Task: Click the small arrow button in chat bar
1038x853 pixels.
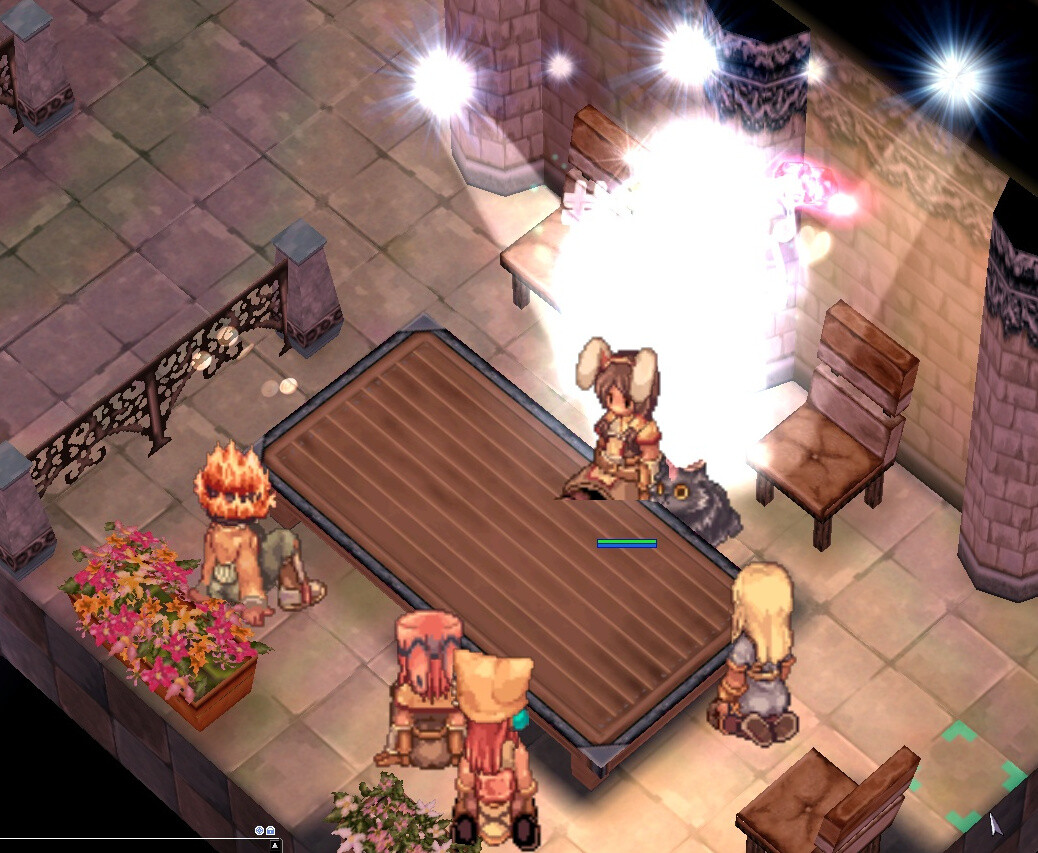Action: point(275,846)
